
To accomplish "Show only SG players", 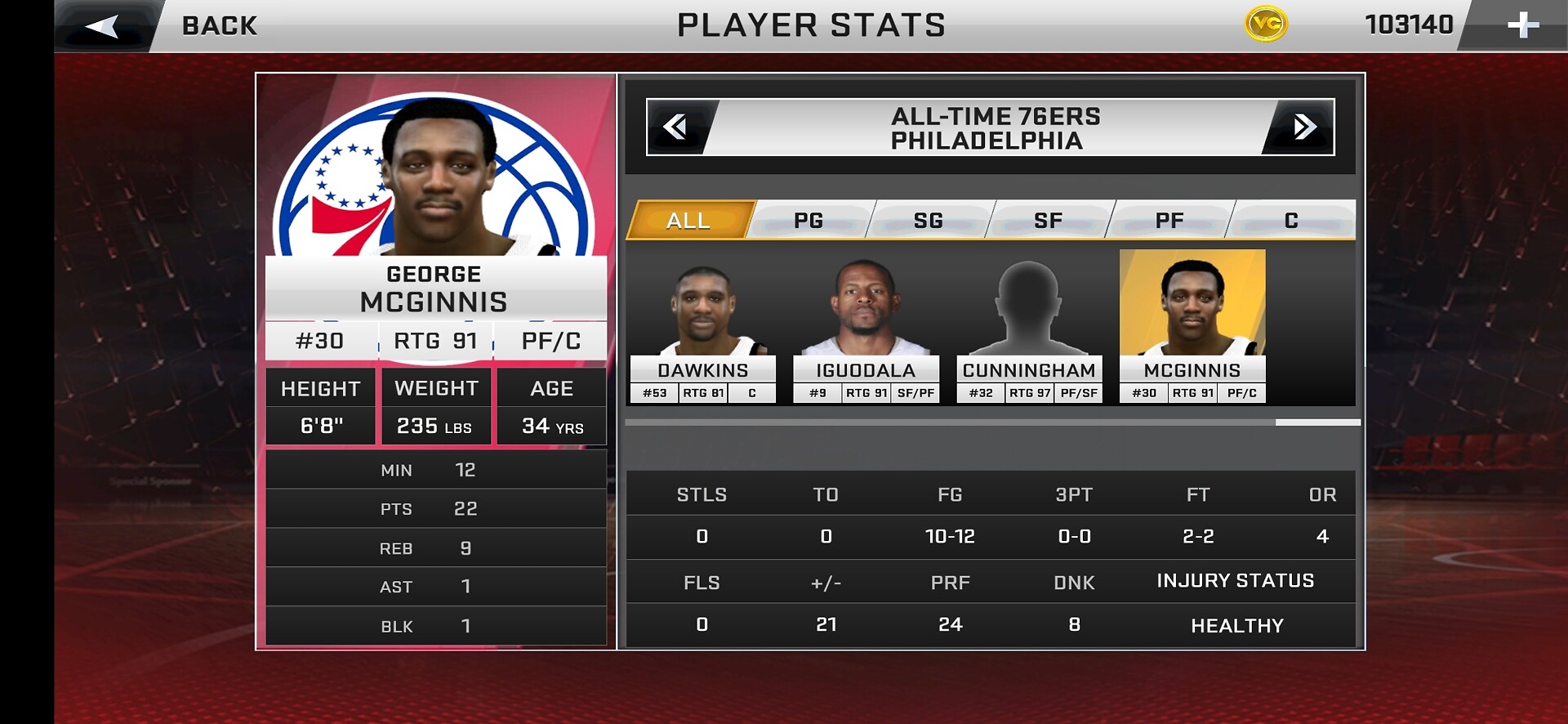I will click(929, 221).
